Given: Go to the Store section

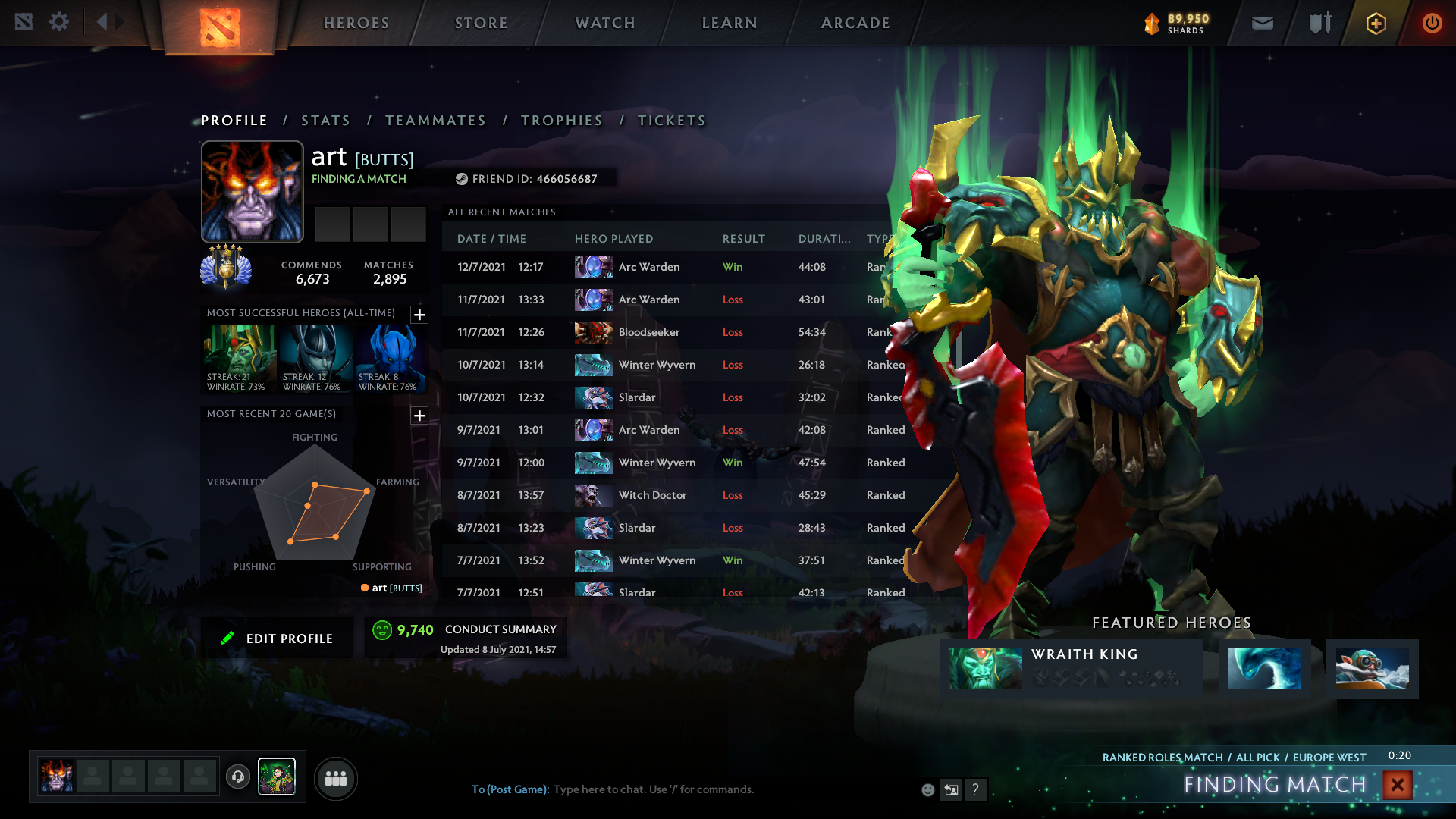Looking at the screenshot, I should click(x=482, y=23).
